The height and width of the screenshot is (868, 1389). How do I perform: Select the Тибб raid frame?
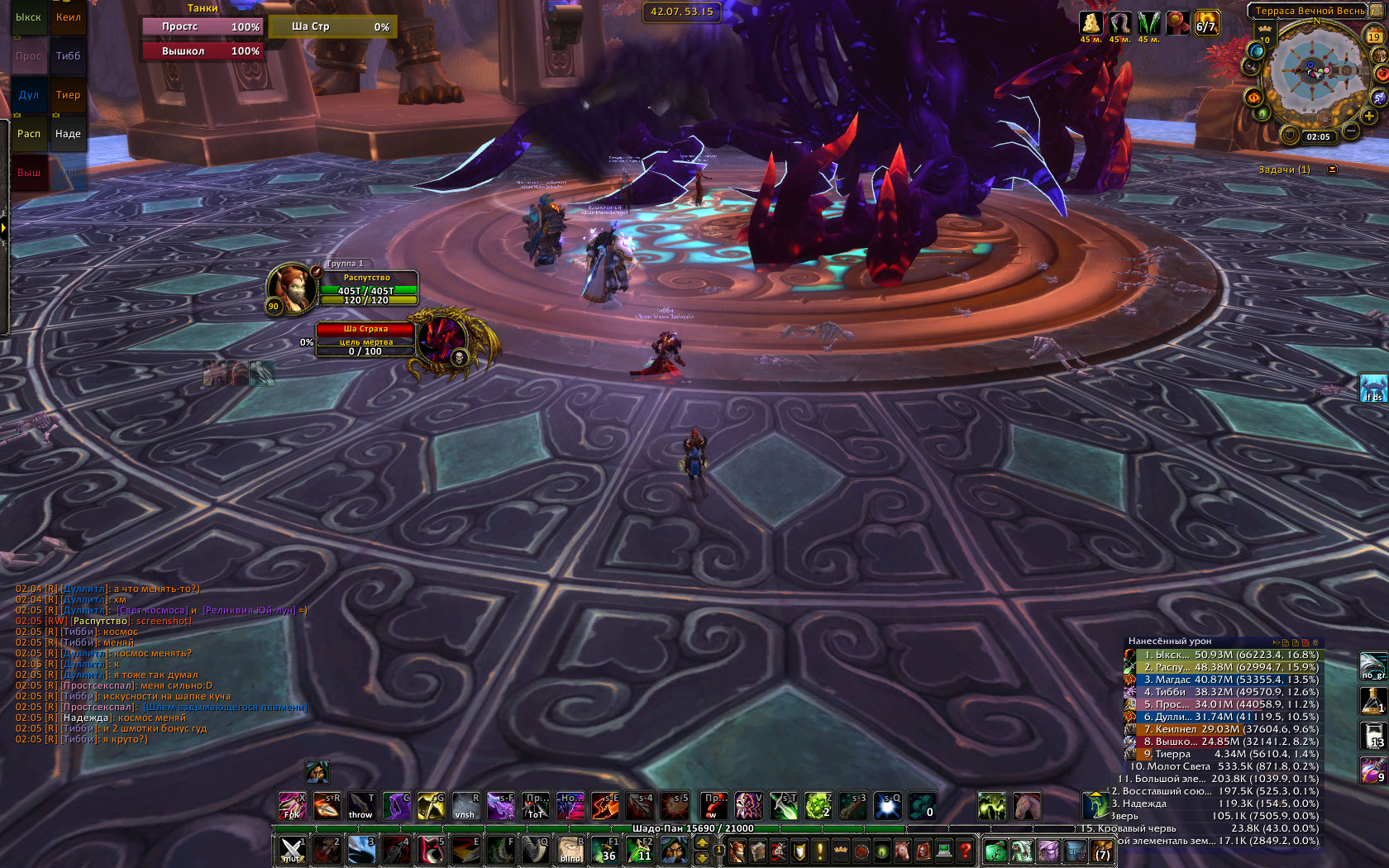[68, 56]
